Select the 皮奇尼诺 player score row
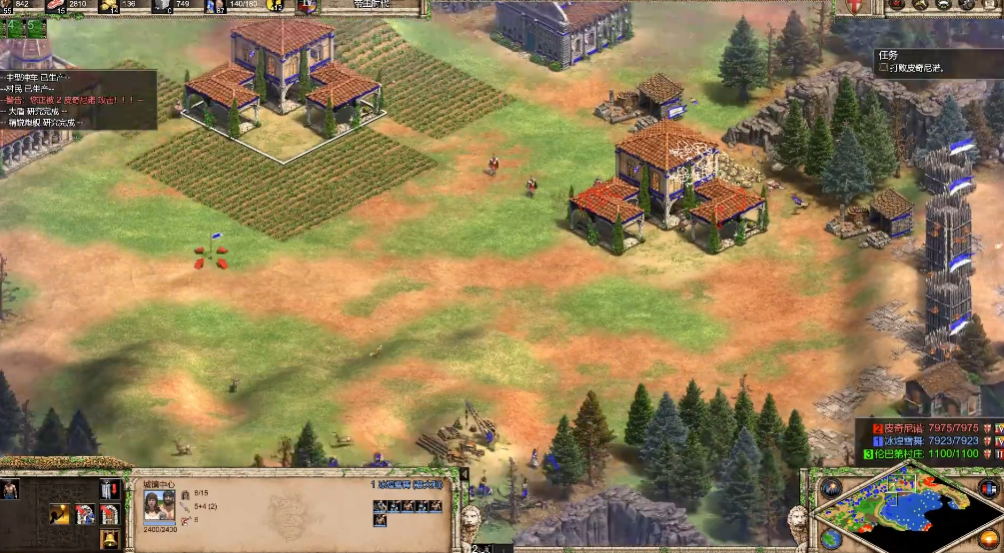The image size is (1004, 553). tap(924, 428)
